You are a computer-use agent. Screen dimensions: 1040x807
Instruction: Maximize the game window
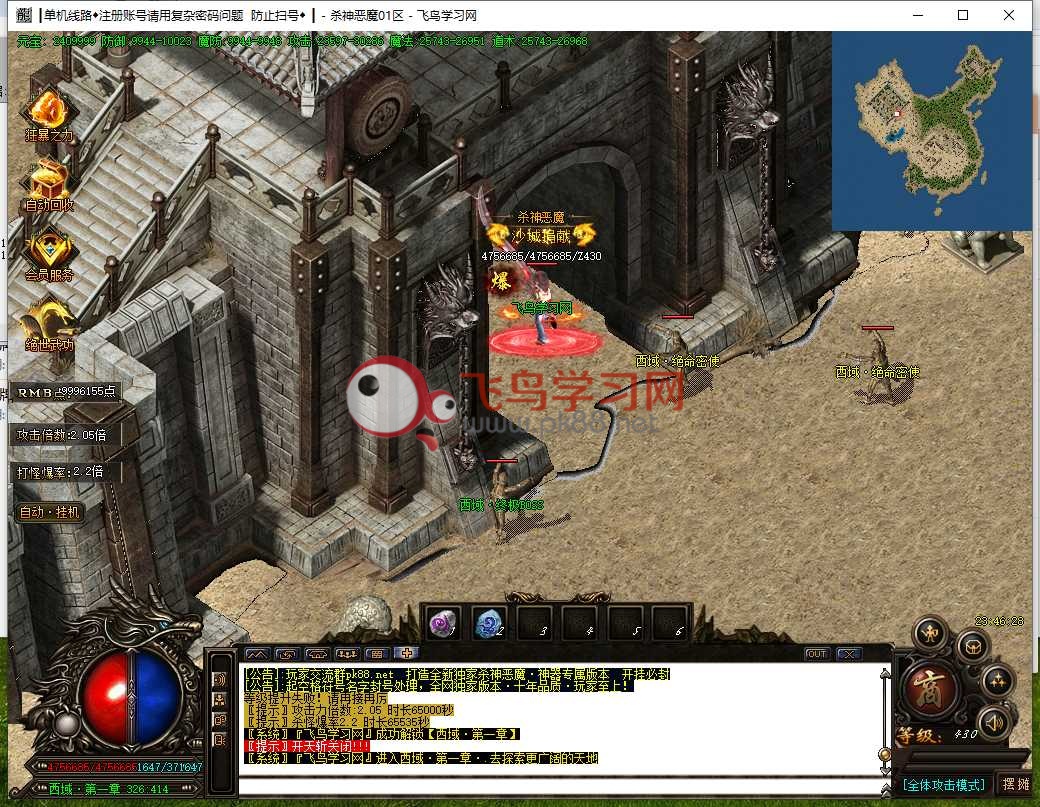pos(963,15)
